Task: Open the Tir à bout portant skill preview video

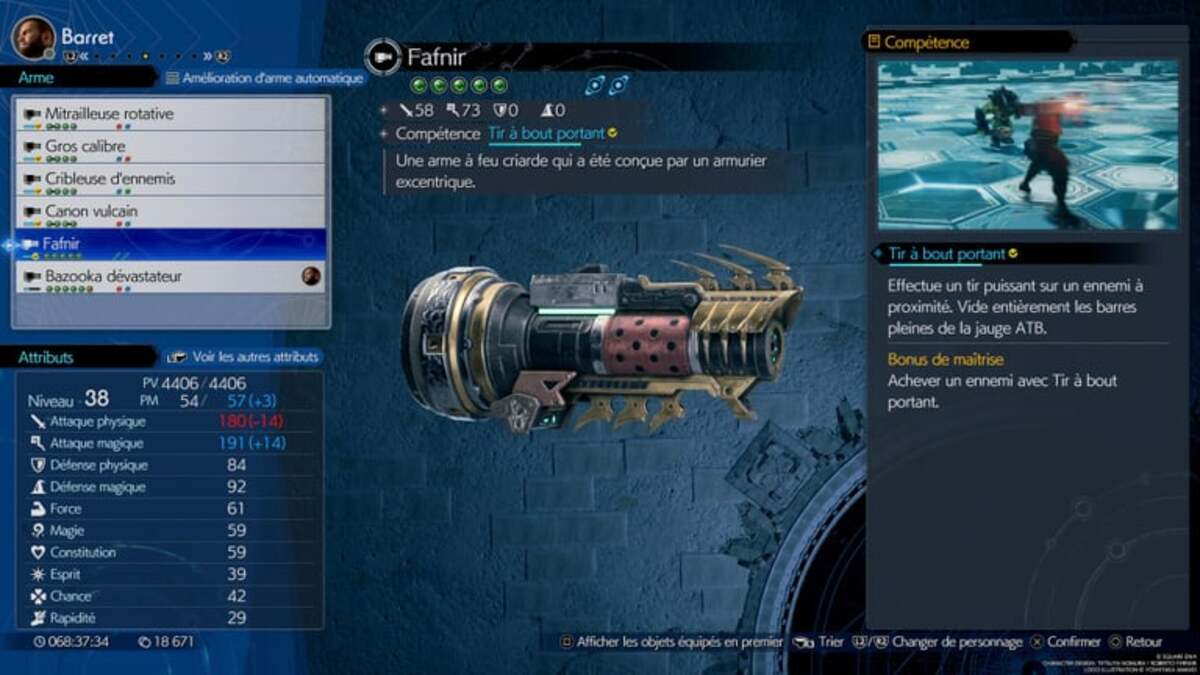Action: point(1028,145)
